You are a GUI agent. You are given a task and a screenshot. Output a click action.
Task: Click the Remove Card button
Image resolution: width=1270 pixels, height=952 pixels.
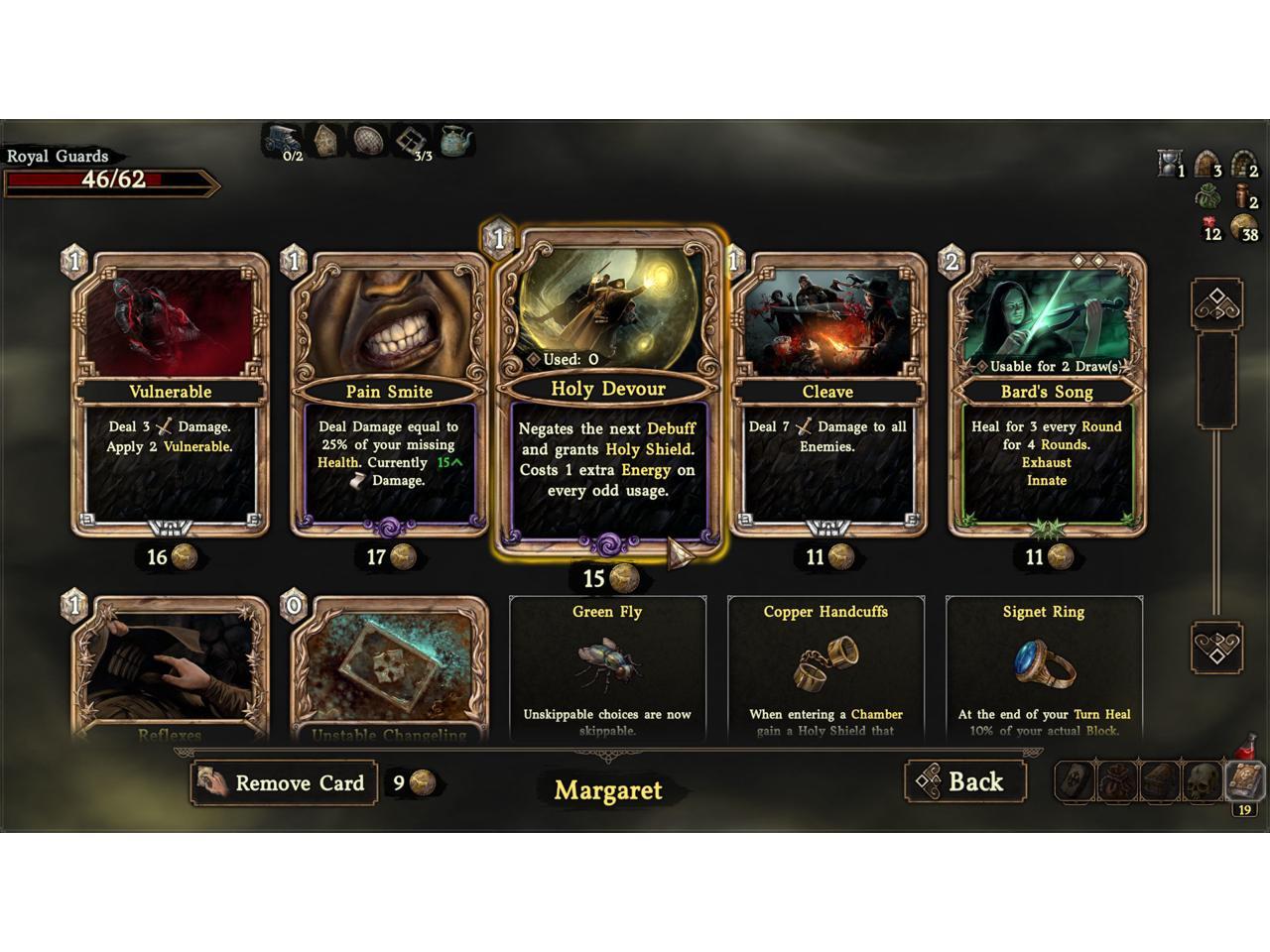click(285, 783)
